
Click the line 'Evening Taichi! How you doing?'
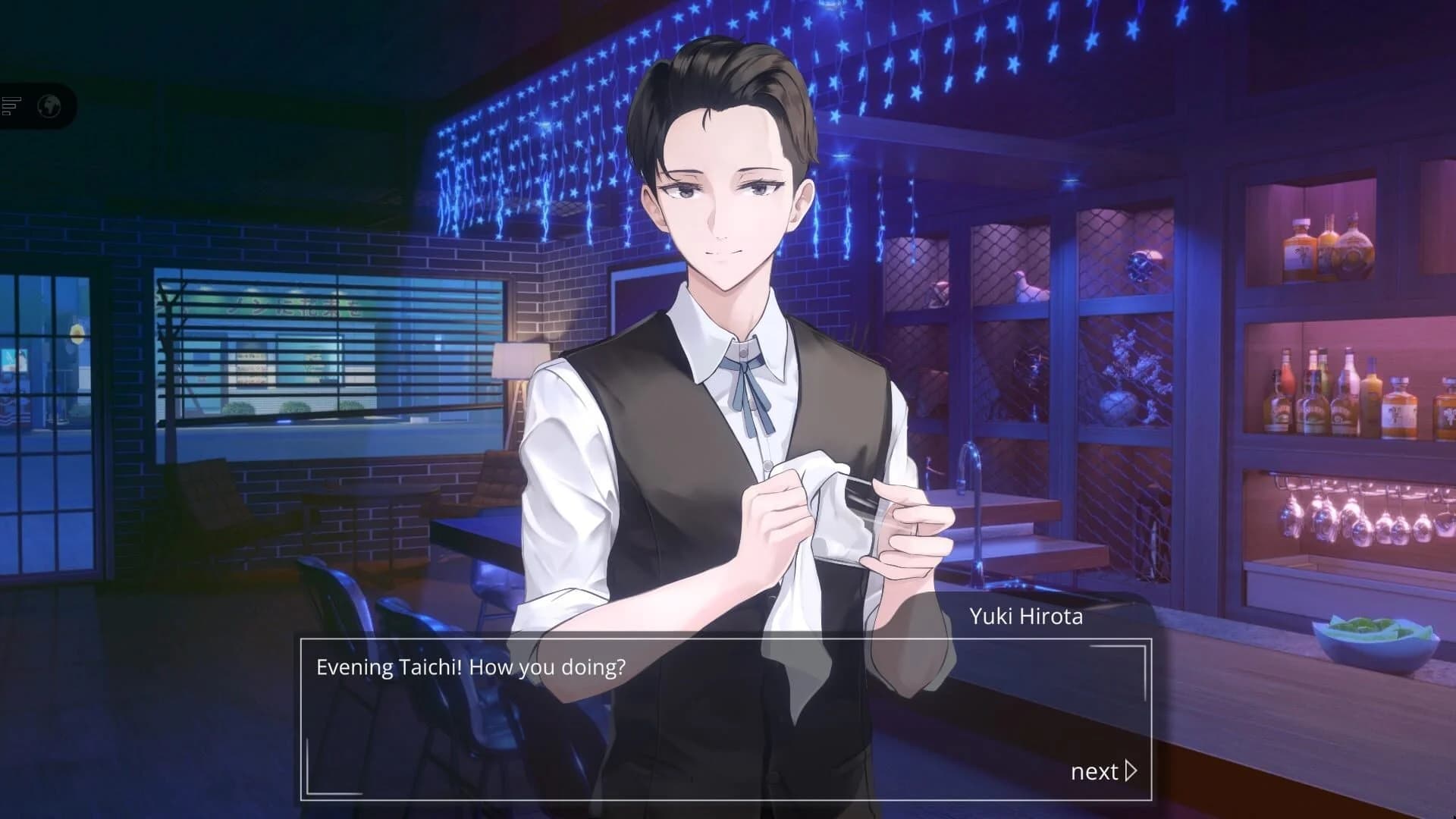coord(470,667)
